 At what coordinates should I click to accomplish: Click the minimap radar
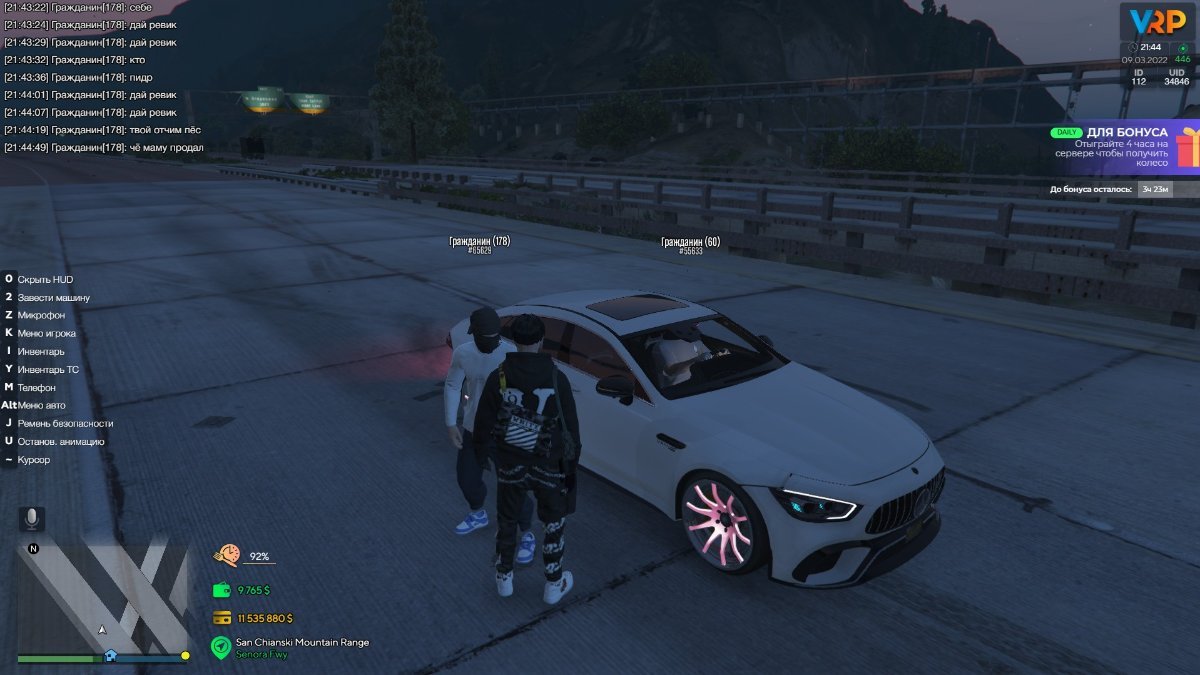103,596
